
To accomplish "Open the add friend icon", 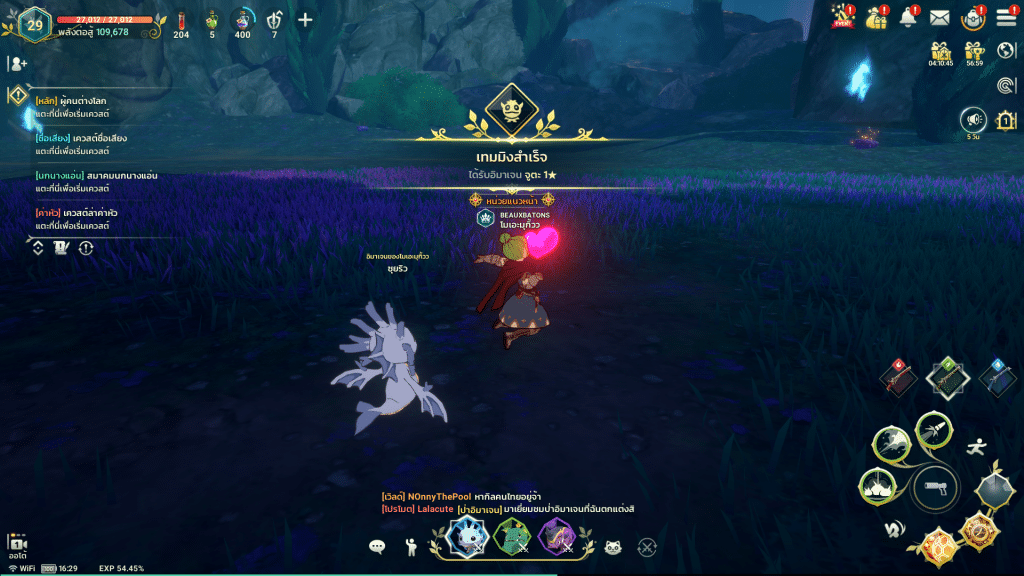I will (x=17, y=63).
